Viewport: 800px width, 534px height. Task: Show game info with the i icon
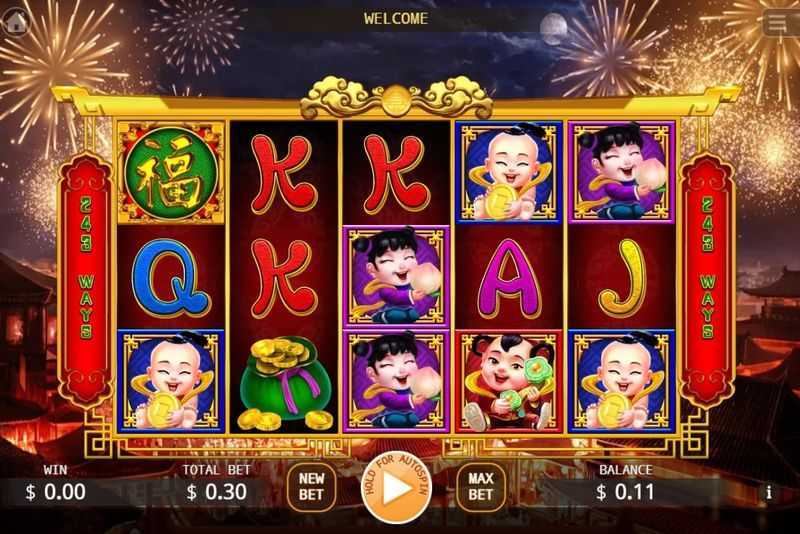pyautogui.click(x=768, y=492)
